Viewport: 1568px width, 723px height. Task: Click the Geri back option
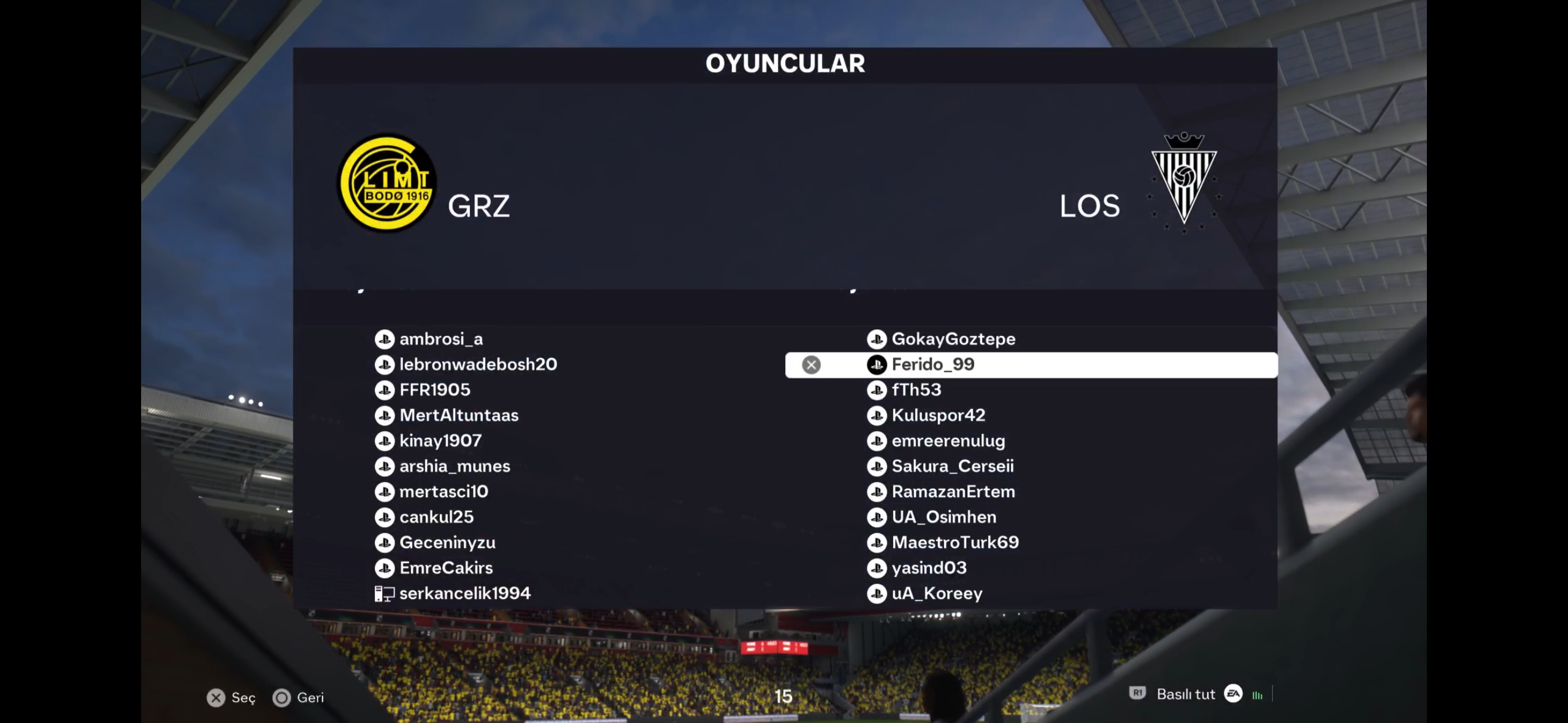299,698
